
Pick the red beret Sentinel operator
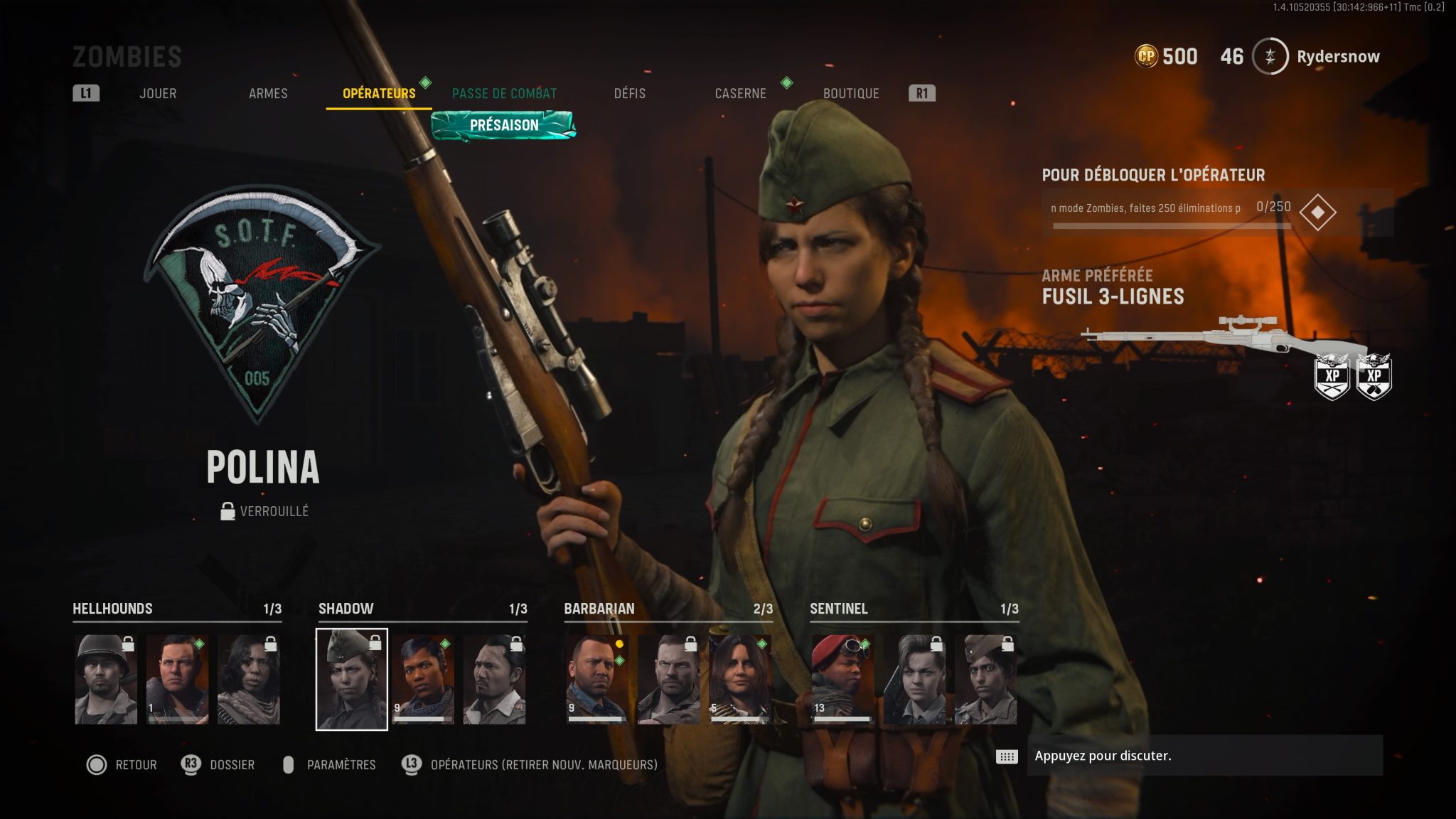pyautogui.click(x=842, y=680)
